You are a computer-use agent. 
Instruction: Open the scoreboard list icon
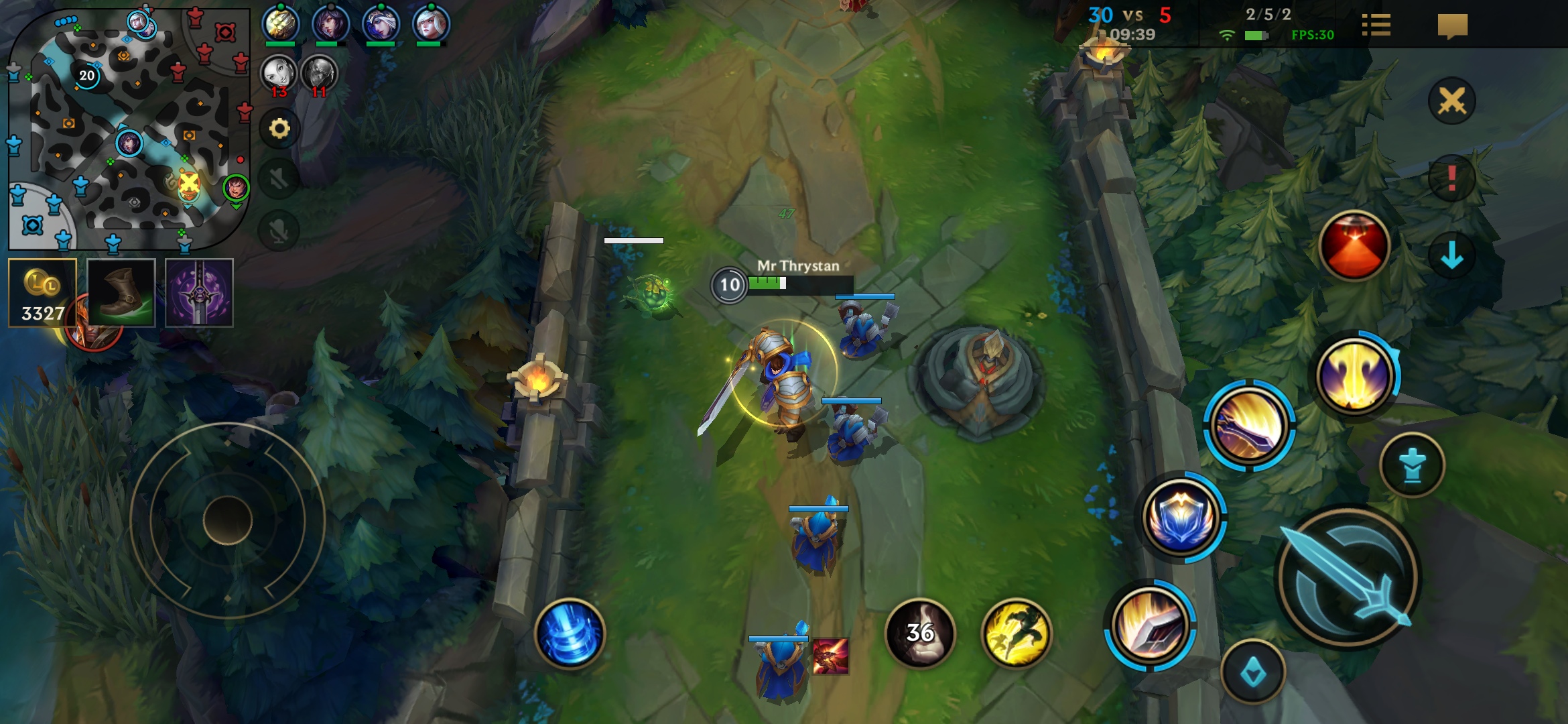pyautogui.click(x=1376, y=25)
